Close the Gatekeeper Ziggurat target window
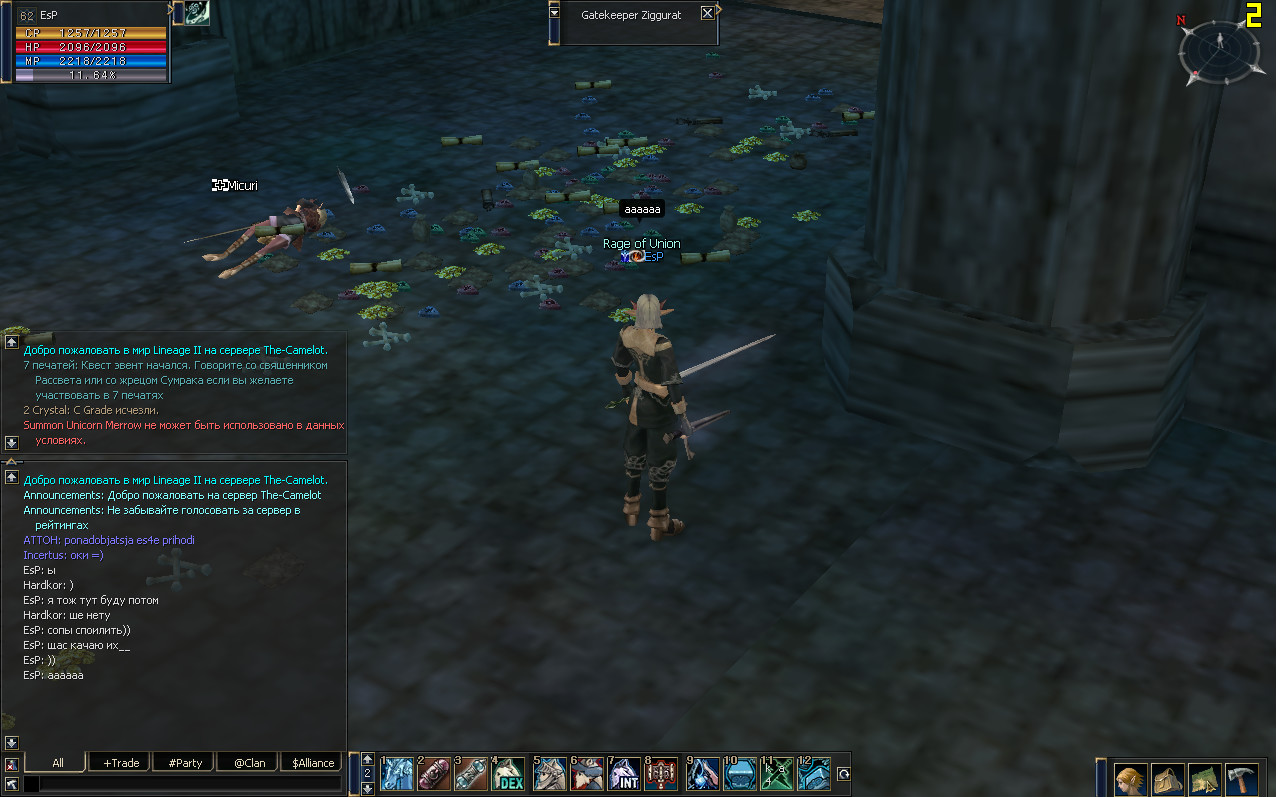 707,14
